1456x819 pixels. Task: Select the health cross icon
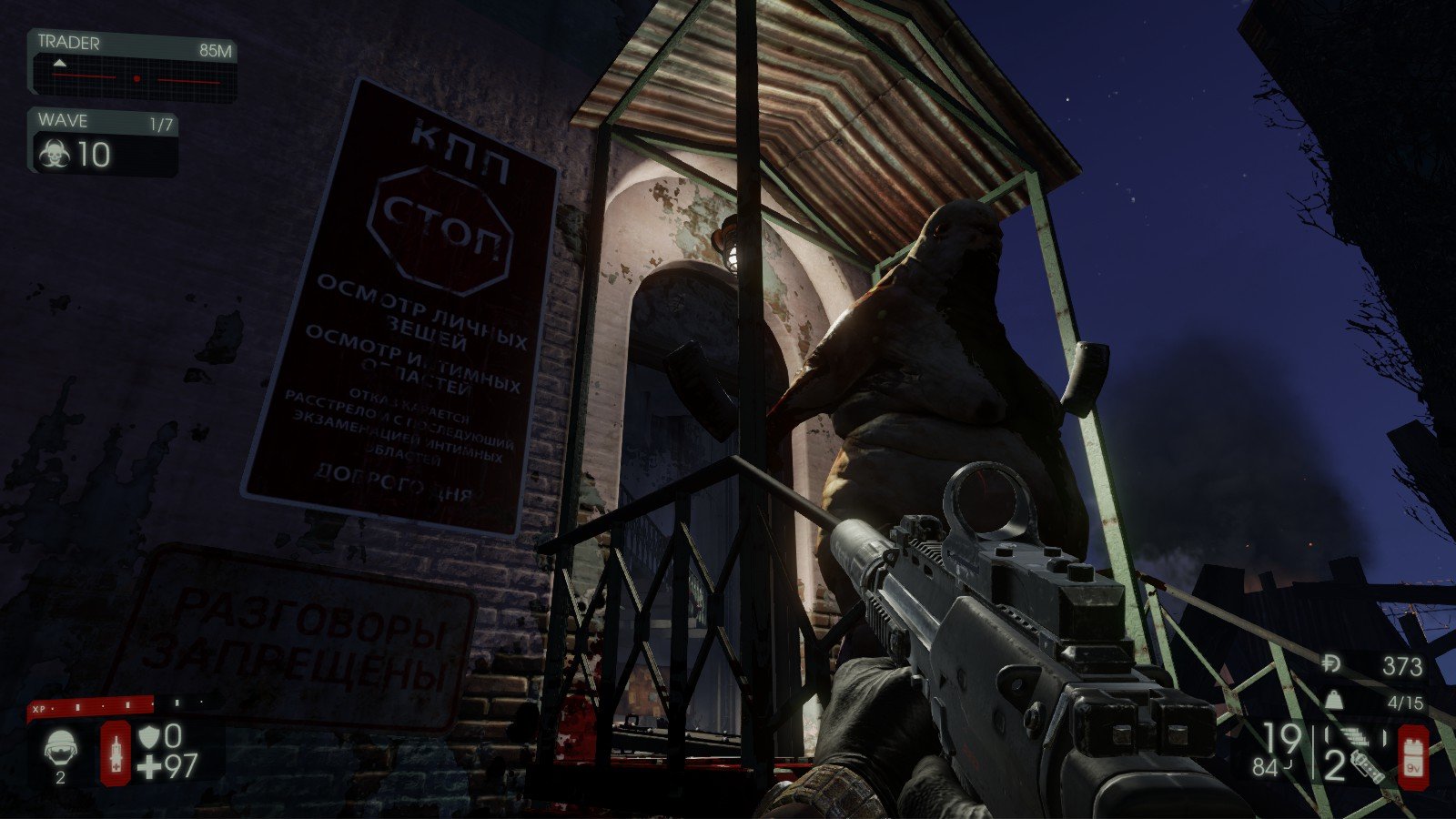149,767
